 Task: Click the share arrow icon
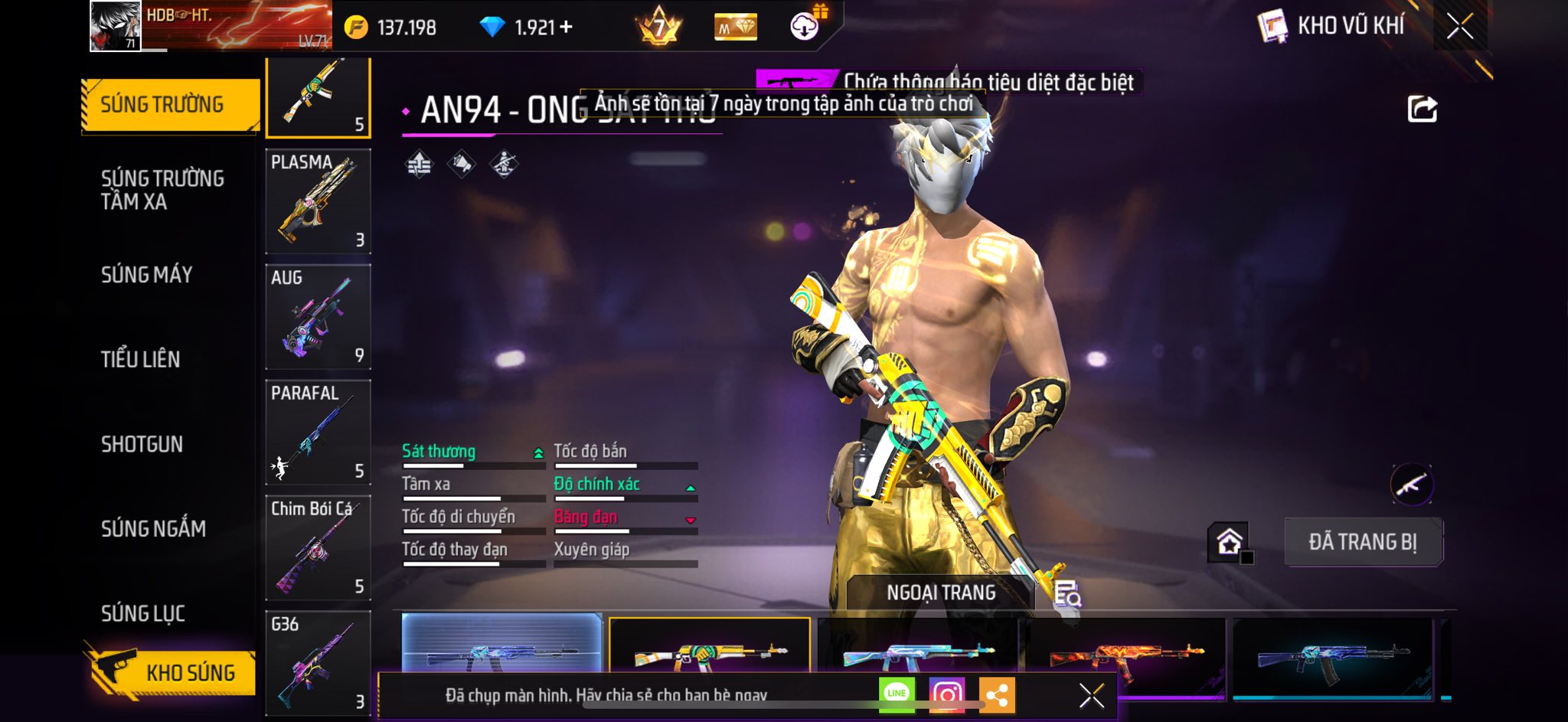[x=1422, y=109]
